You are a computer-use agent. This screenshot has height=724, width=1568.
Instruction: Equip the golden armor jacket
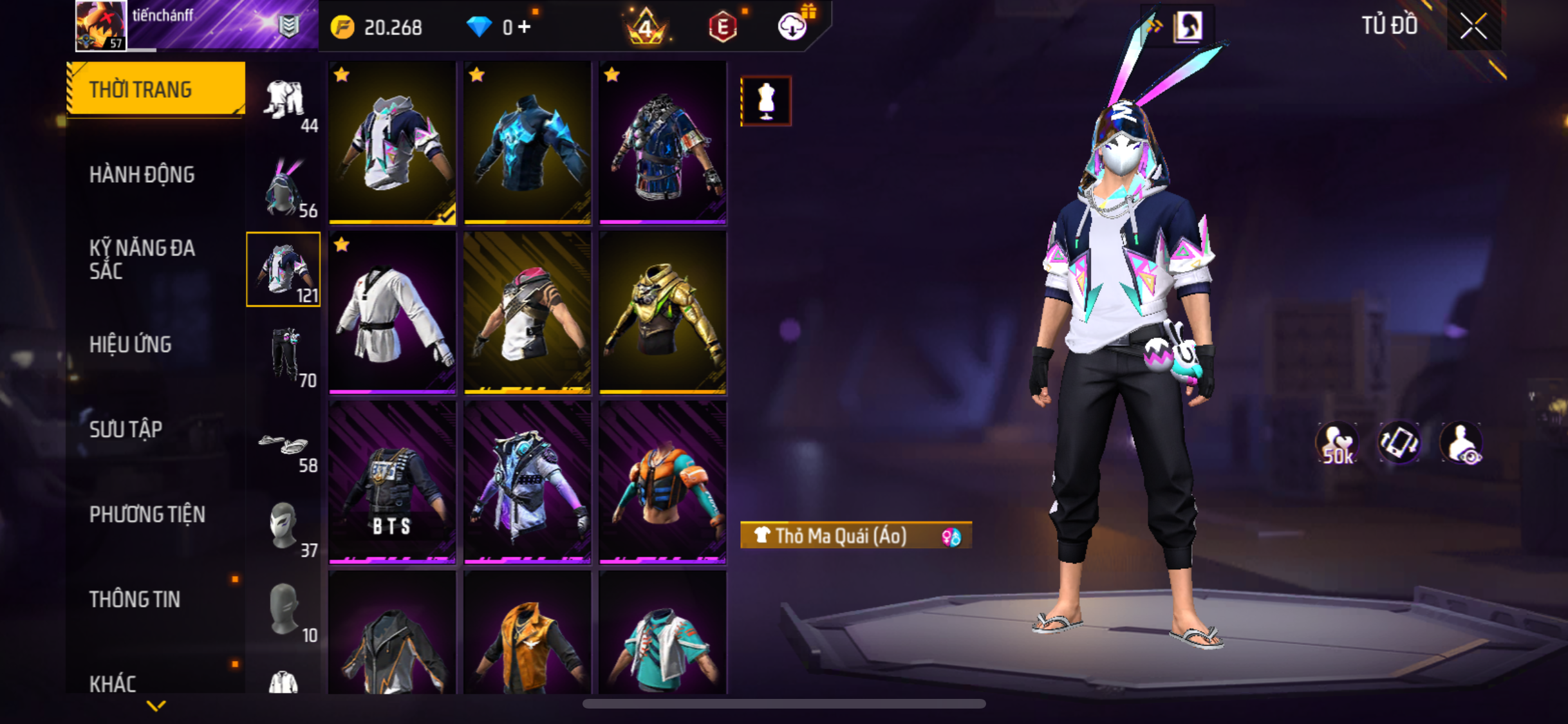(662, 313)
